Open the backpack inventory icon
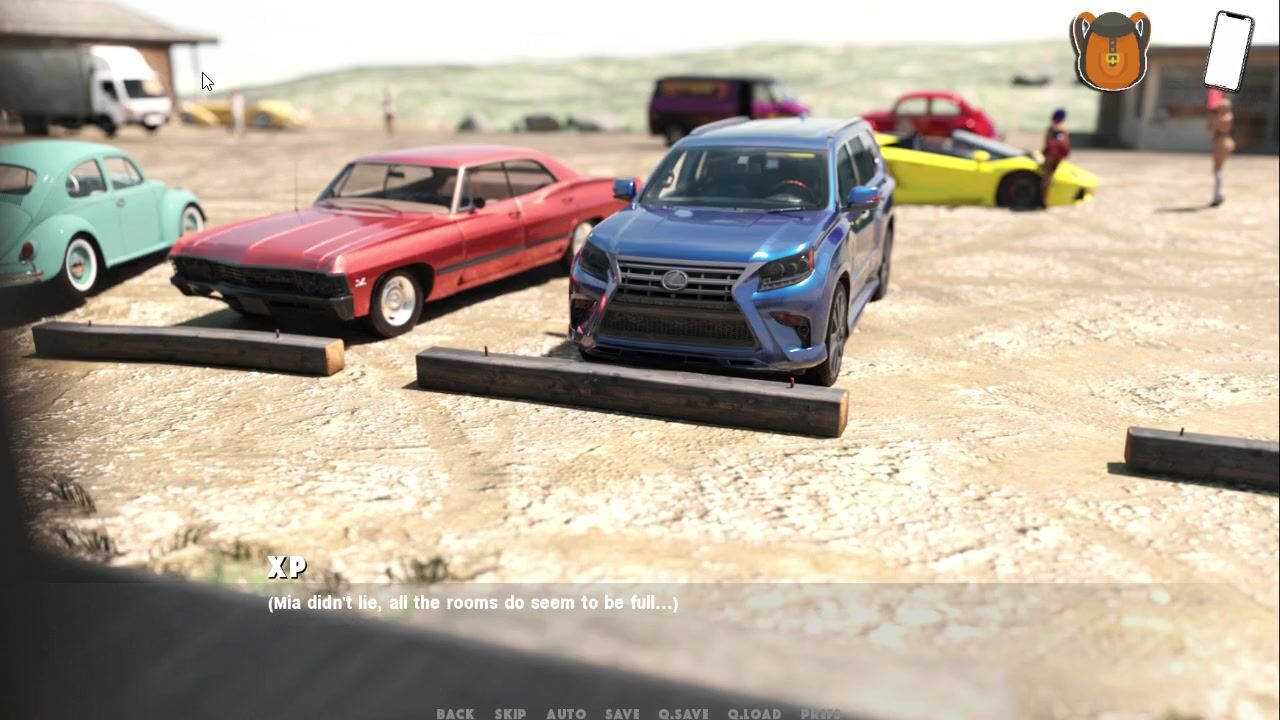This screenshot has width=1280, height=720. point(1110,50)
